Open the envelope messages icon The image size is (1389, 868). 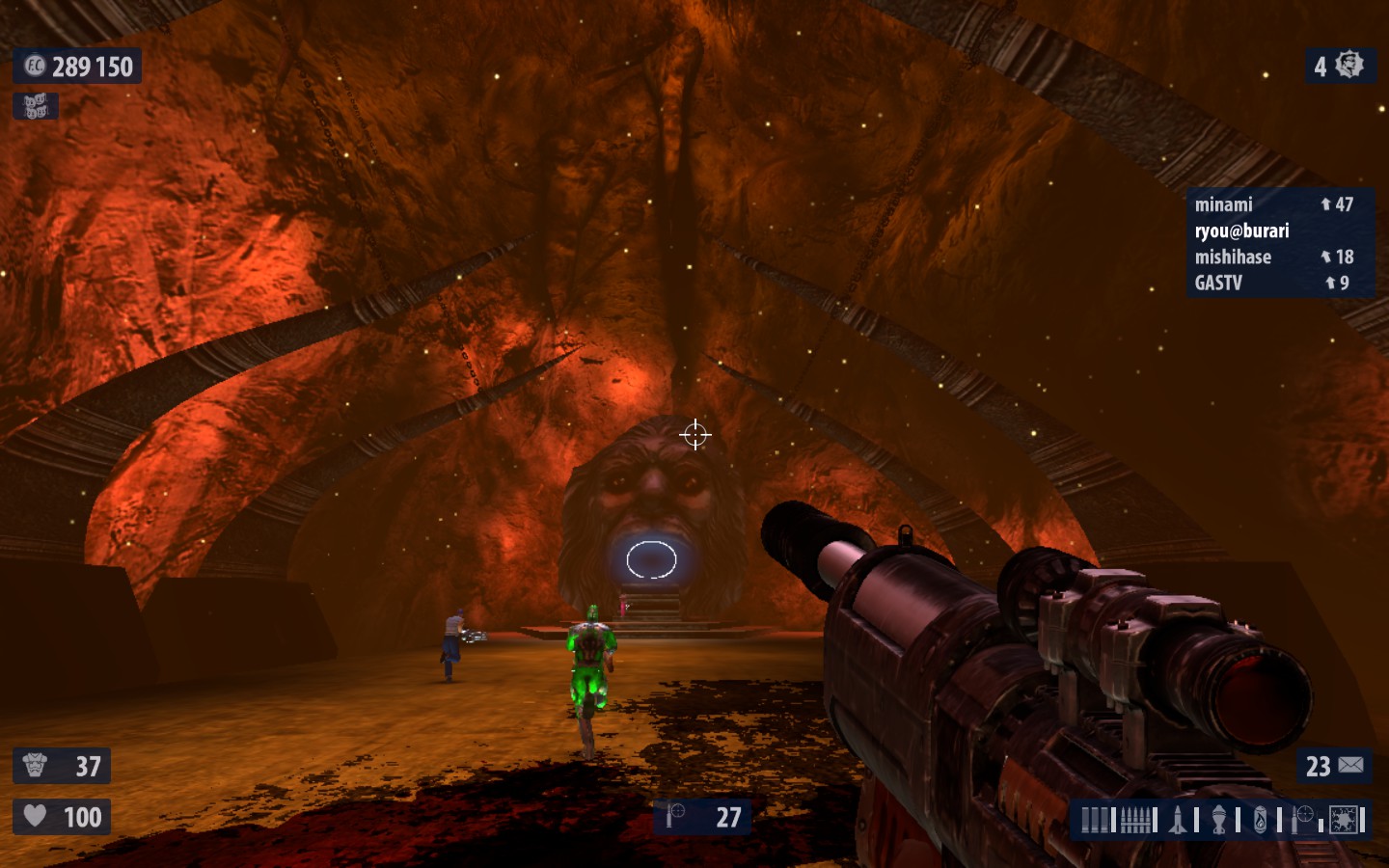coord(1350,766)
